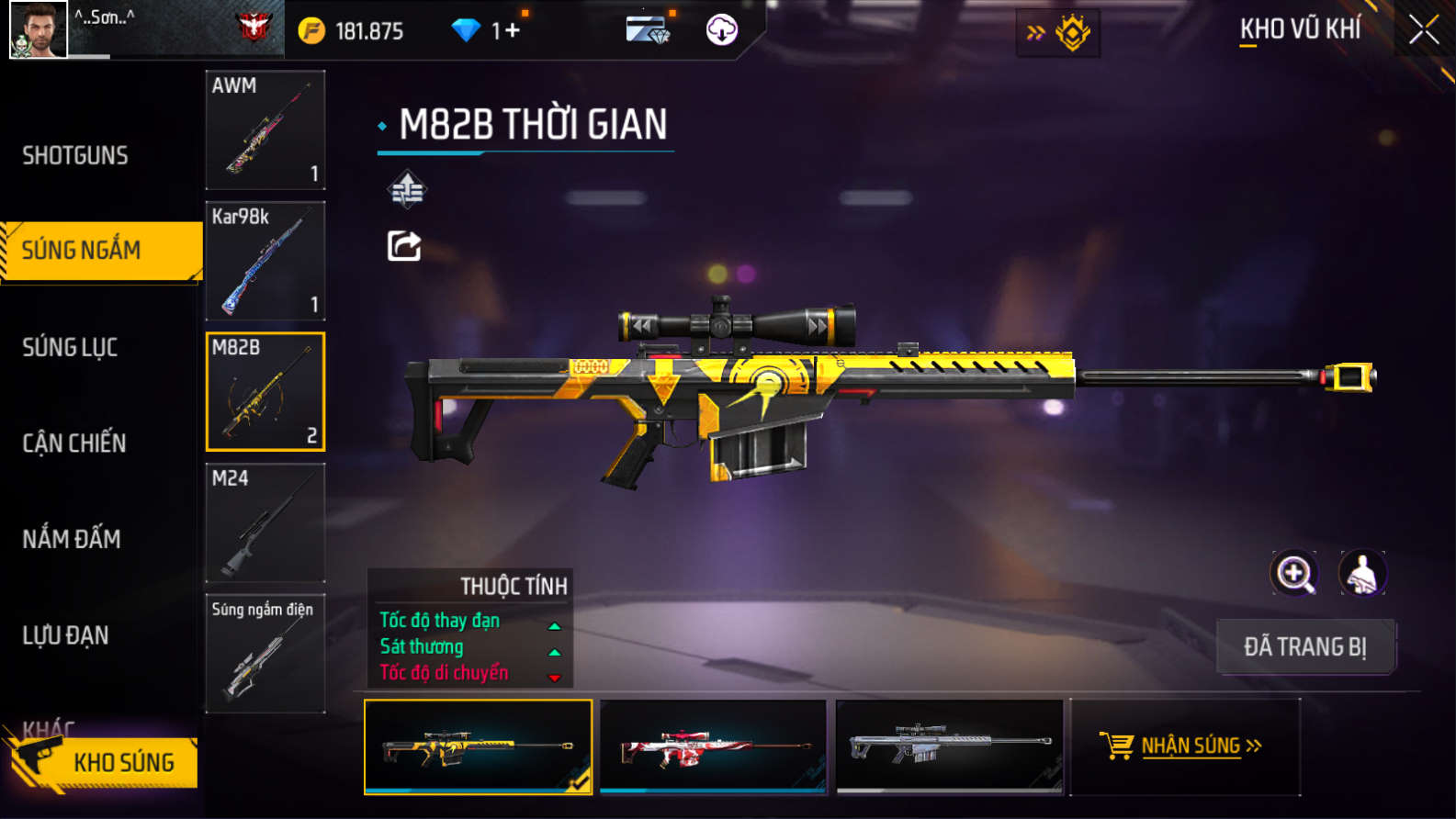Click the Đã Trang Bị button

tap(1305, 646)
